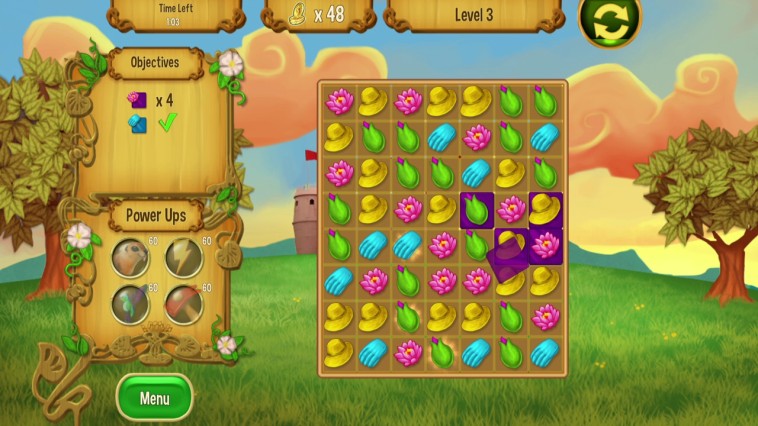
Task: Select the green bud tile on purple background
Action: (x=477, y=209)
